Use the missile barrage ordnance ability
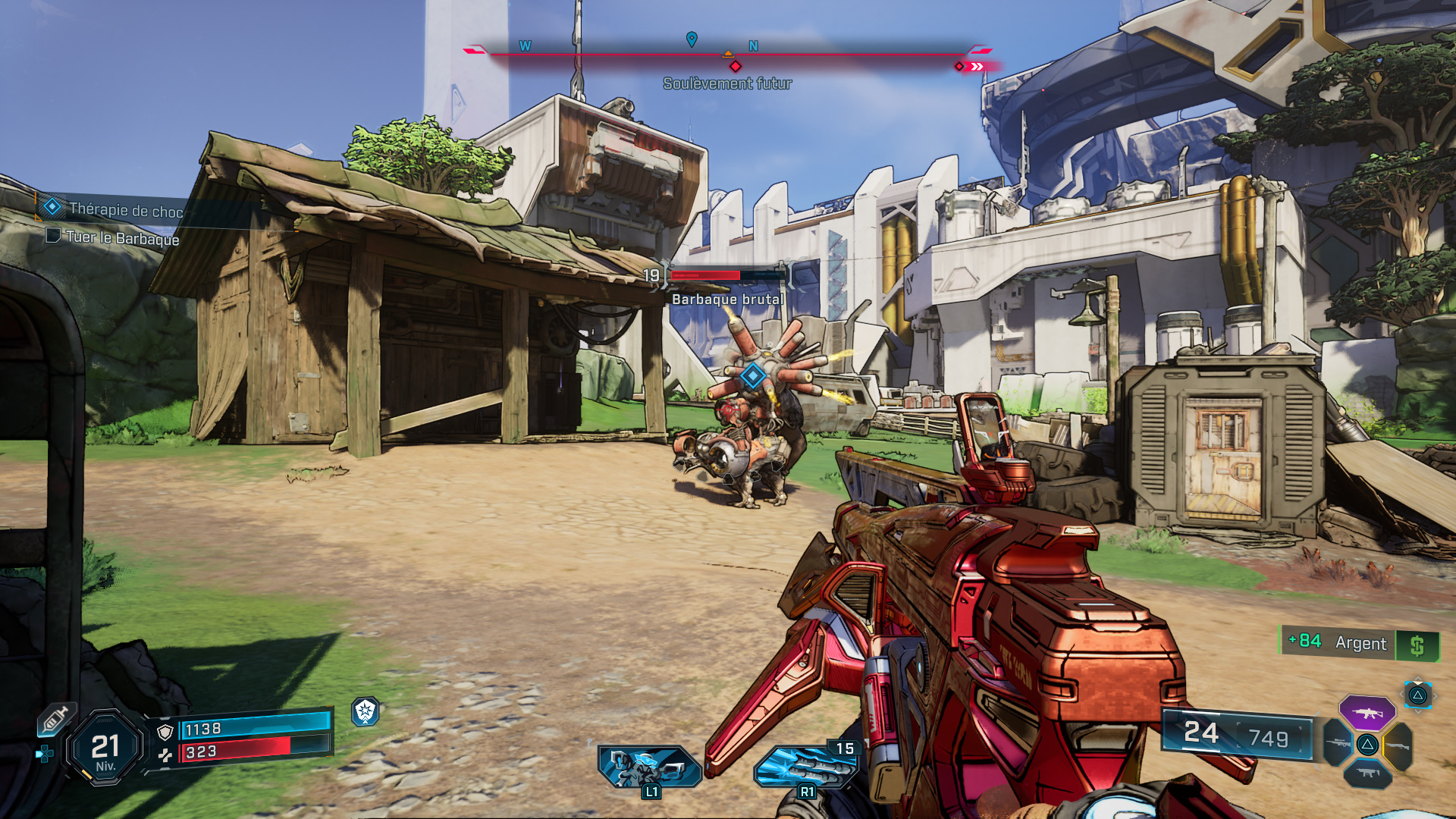Screen dimensions: 1456x819 (x=805, y=767)
